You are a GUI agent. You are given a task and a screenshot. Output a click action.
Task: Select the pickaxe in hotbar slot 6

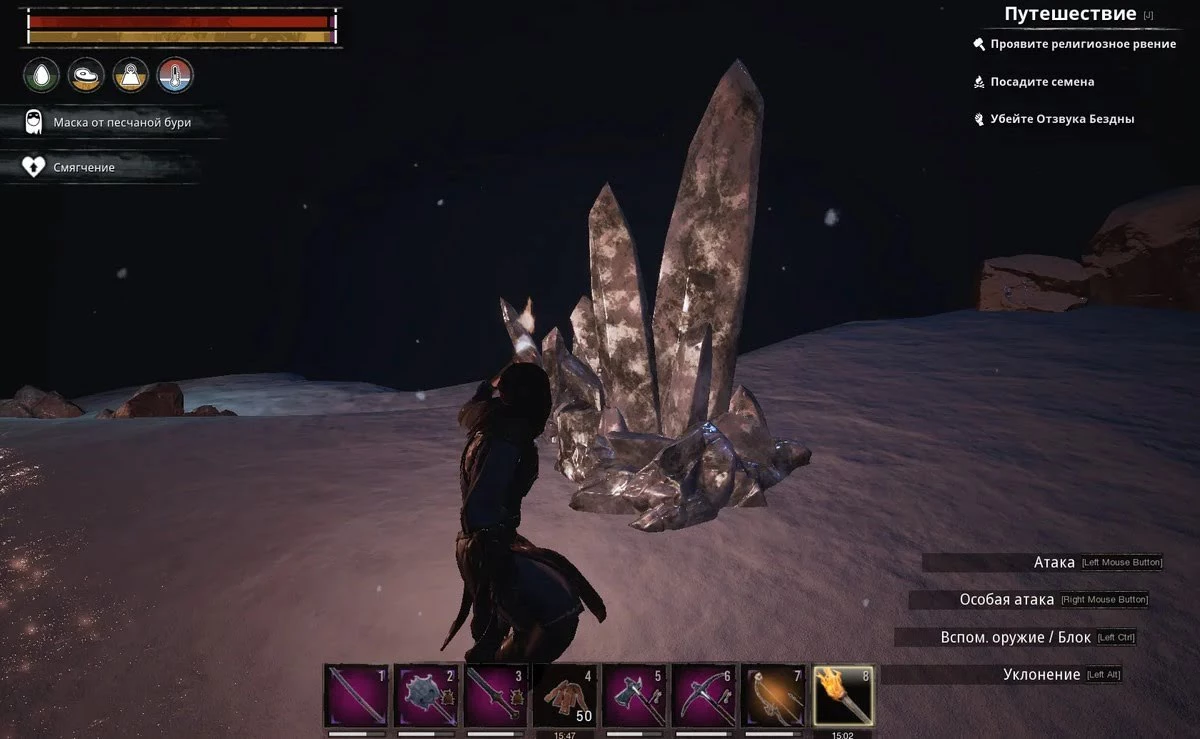(705, 695)
